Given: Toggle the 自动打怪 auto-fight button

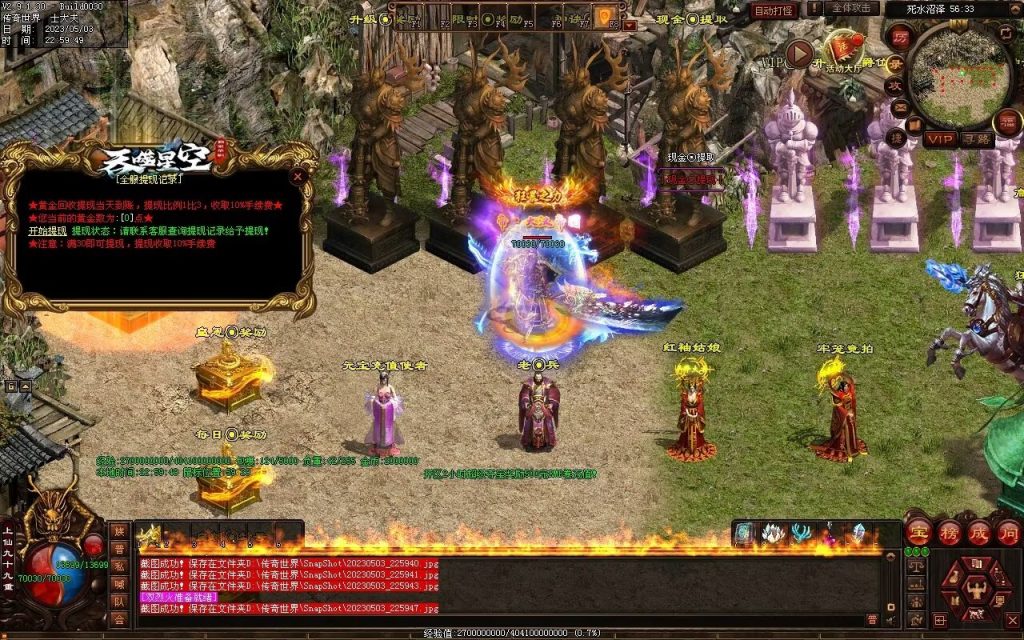Looking at the screenshot, I should pyautogui.click(x=775, y=10).
